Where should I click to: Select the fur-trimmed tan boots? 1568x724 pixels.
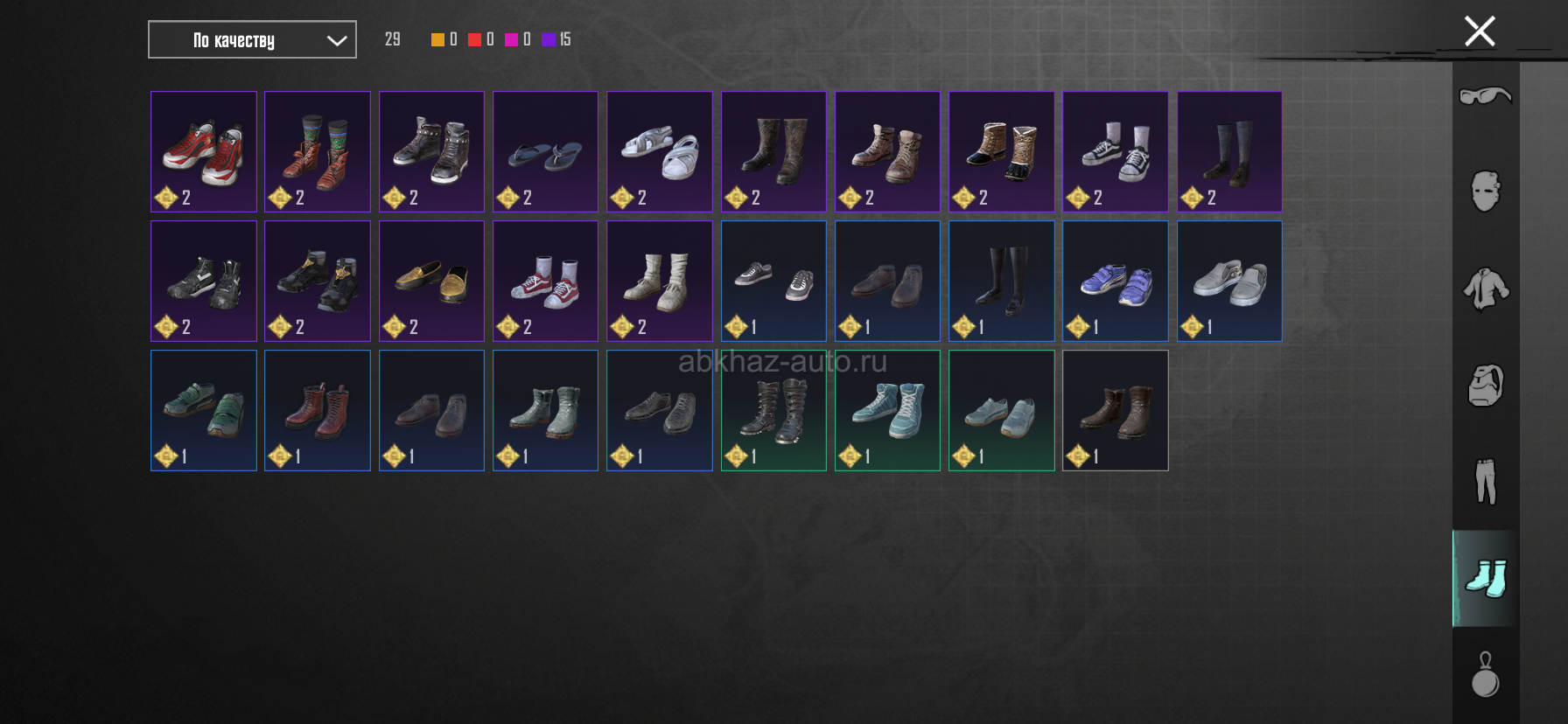click(x=1001, y=151)
